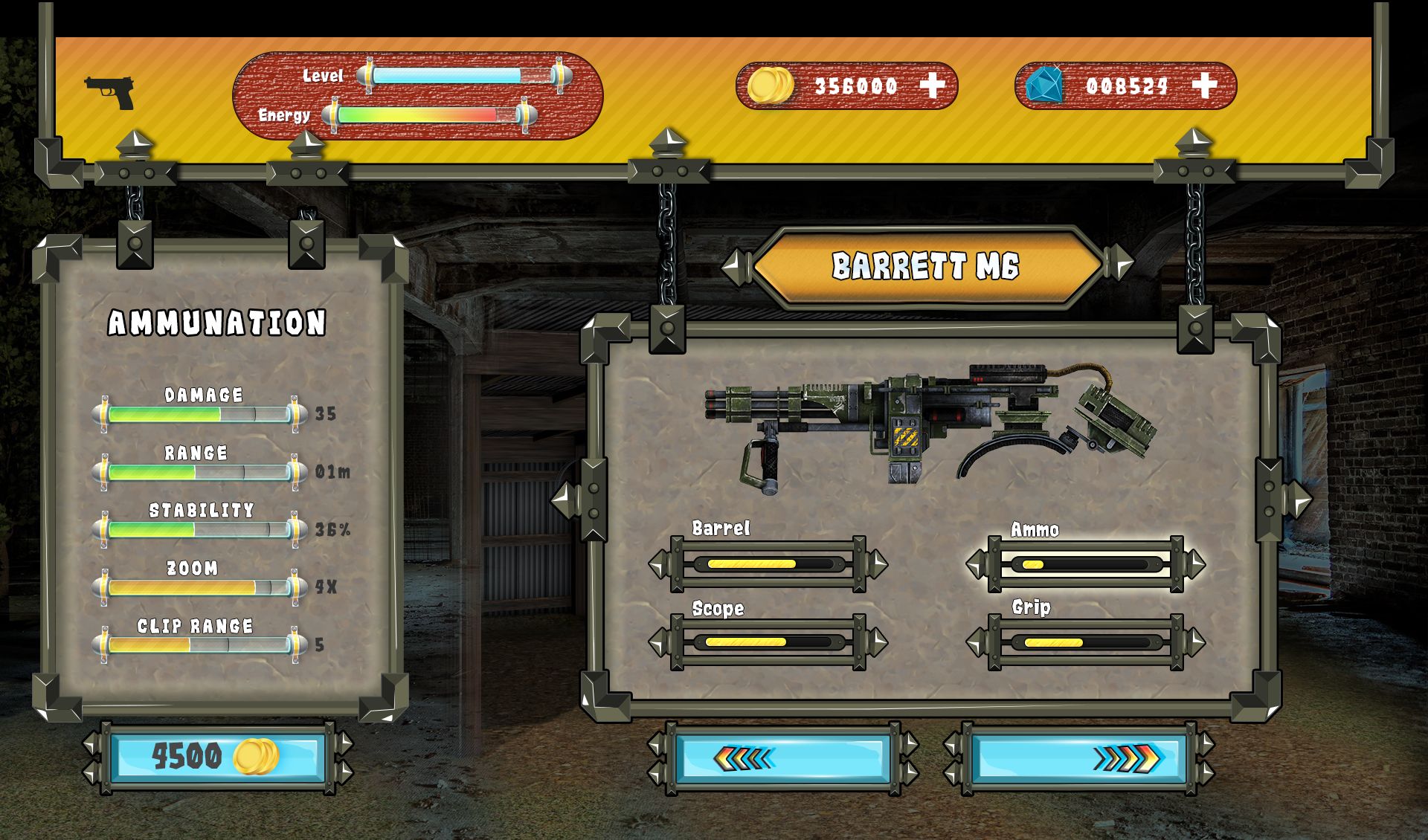Screen dimensions: 1428x840
Task: Go to next weapon with right arrows button
Action: [1078, 758]
